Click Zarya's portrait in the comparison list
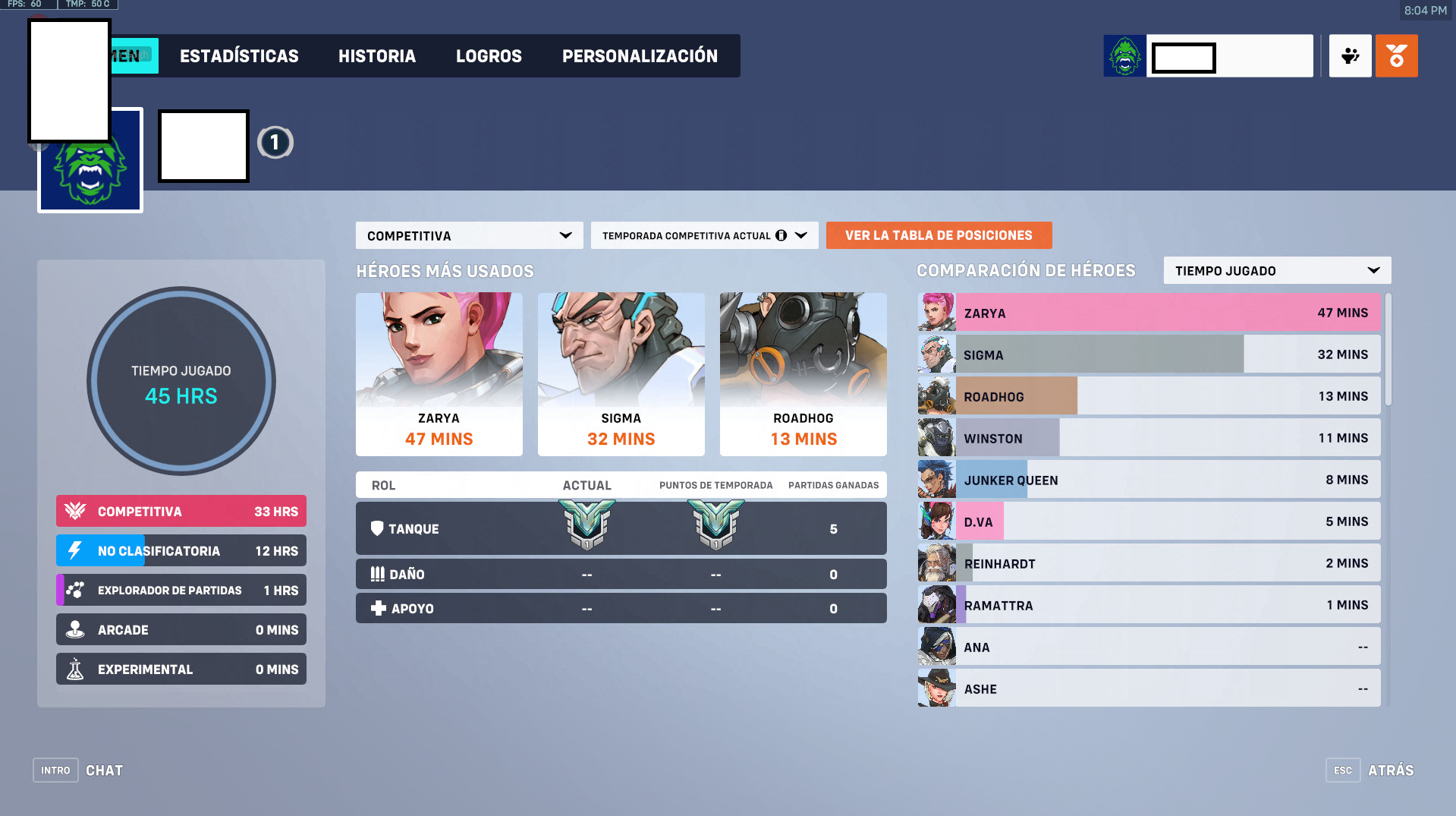This screenshot has width=1456, height=816. pyautogui.click(x=936, y=312)
